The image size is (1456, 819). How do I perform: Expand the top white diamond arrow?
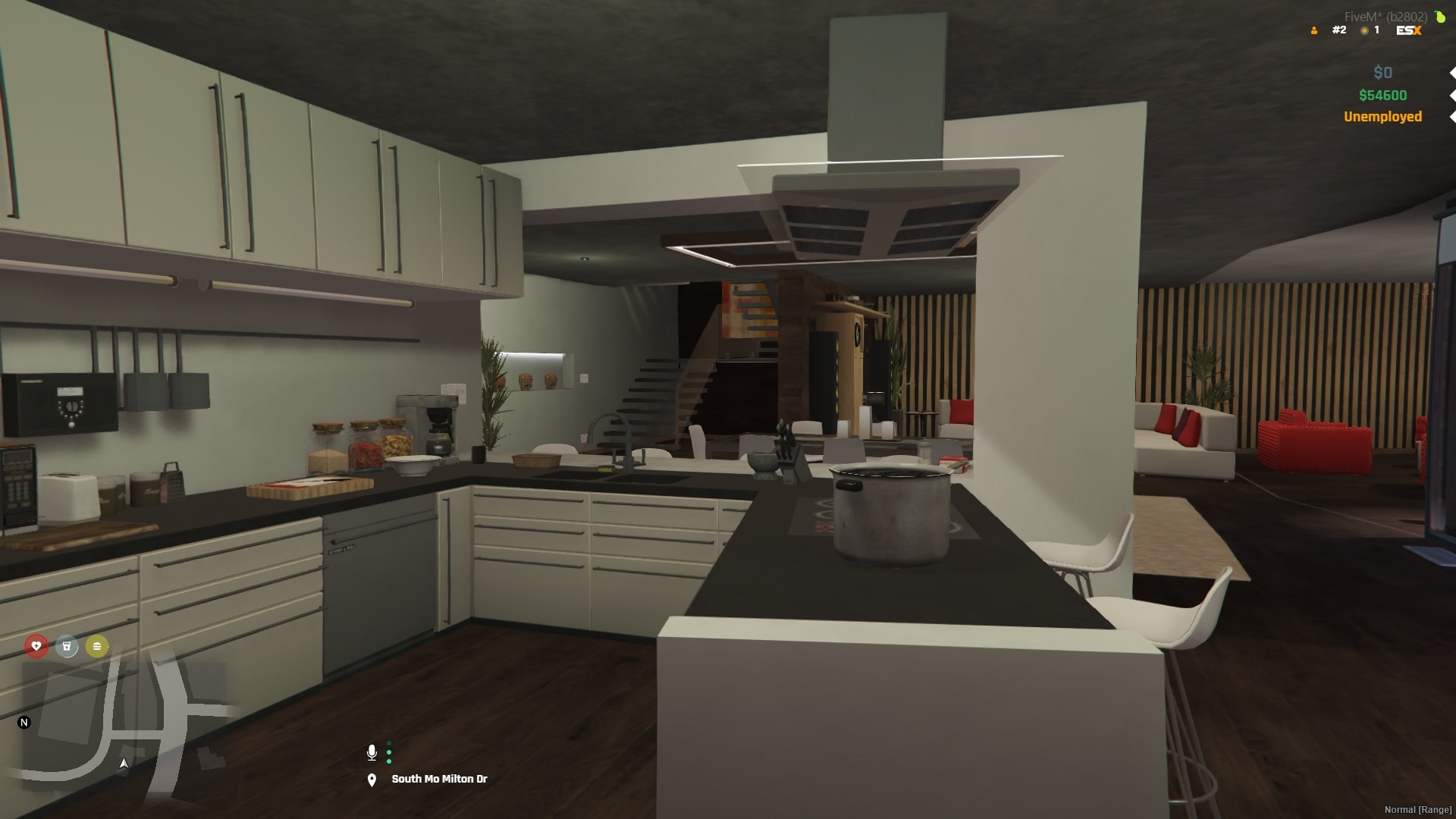(1451, 72)
